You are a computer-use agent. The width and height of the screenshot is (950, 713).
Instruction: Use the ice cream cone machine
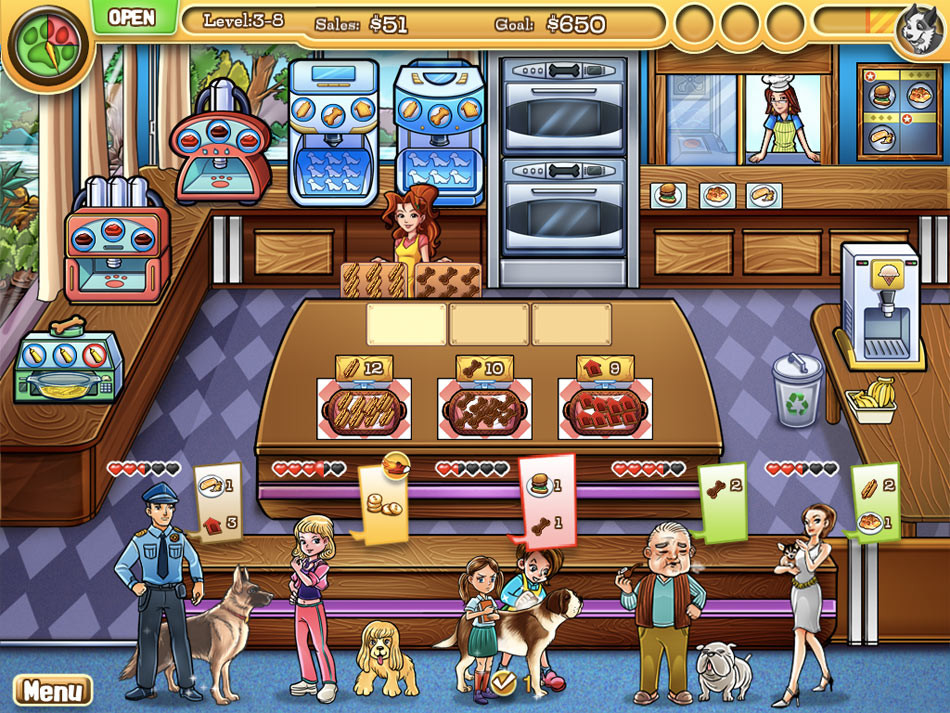(879, 300)
